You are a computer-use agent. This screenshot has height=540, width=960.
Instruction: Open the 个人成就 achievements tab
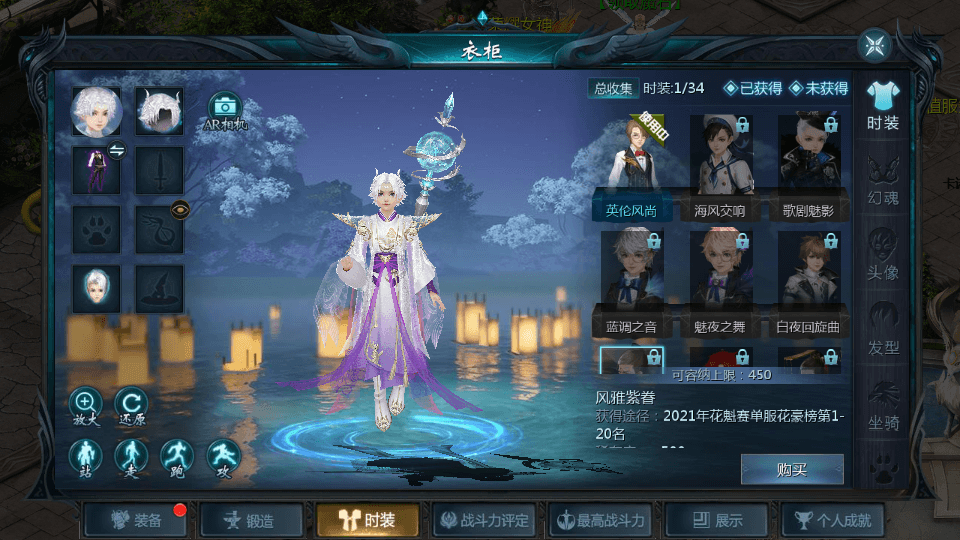(832, 520)
